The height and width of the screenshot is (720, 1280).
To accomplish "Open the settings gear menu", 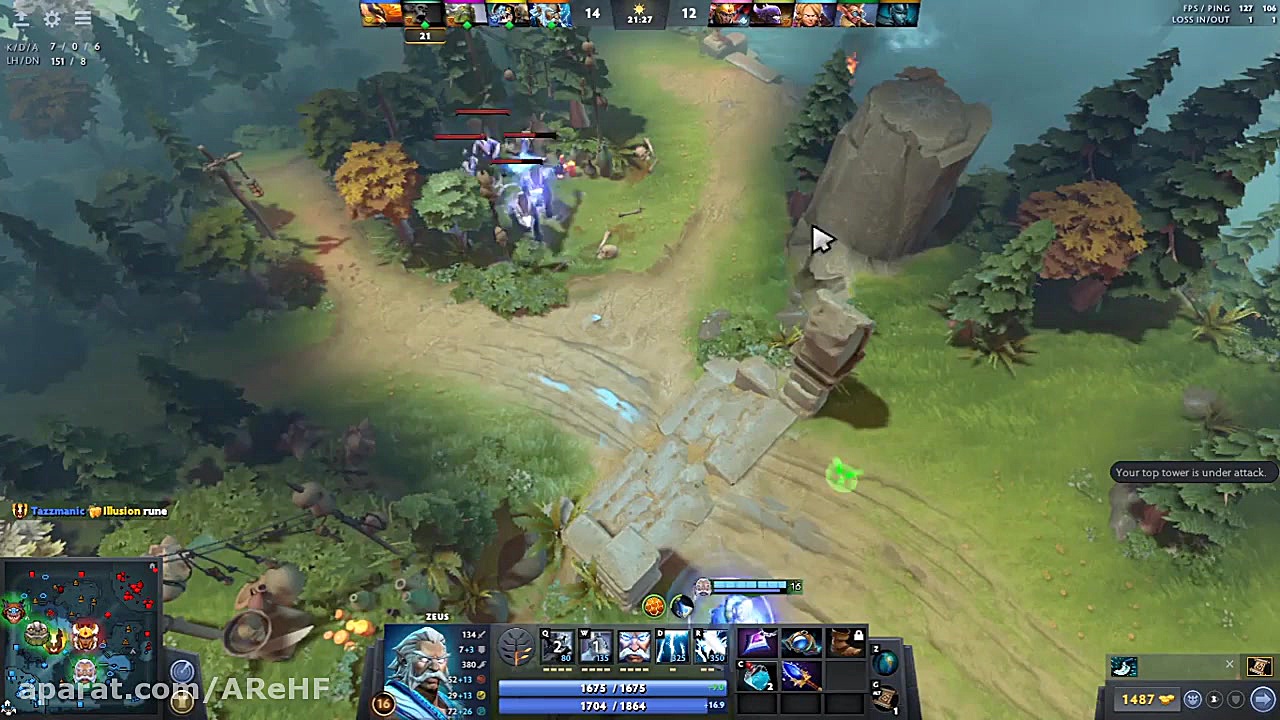I will pyautogui.click(x=52, y=17).
